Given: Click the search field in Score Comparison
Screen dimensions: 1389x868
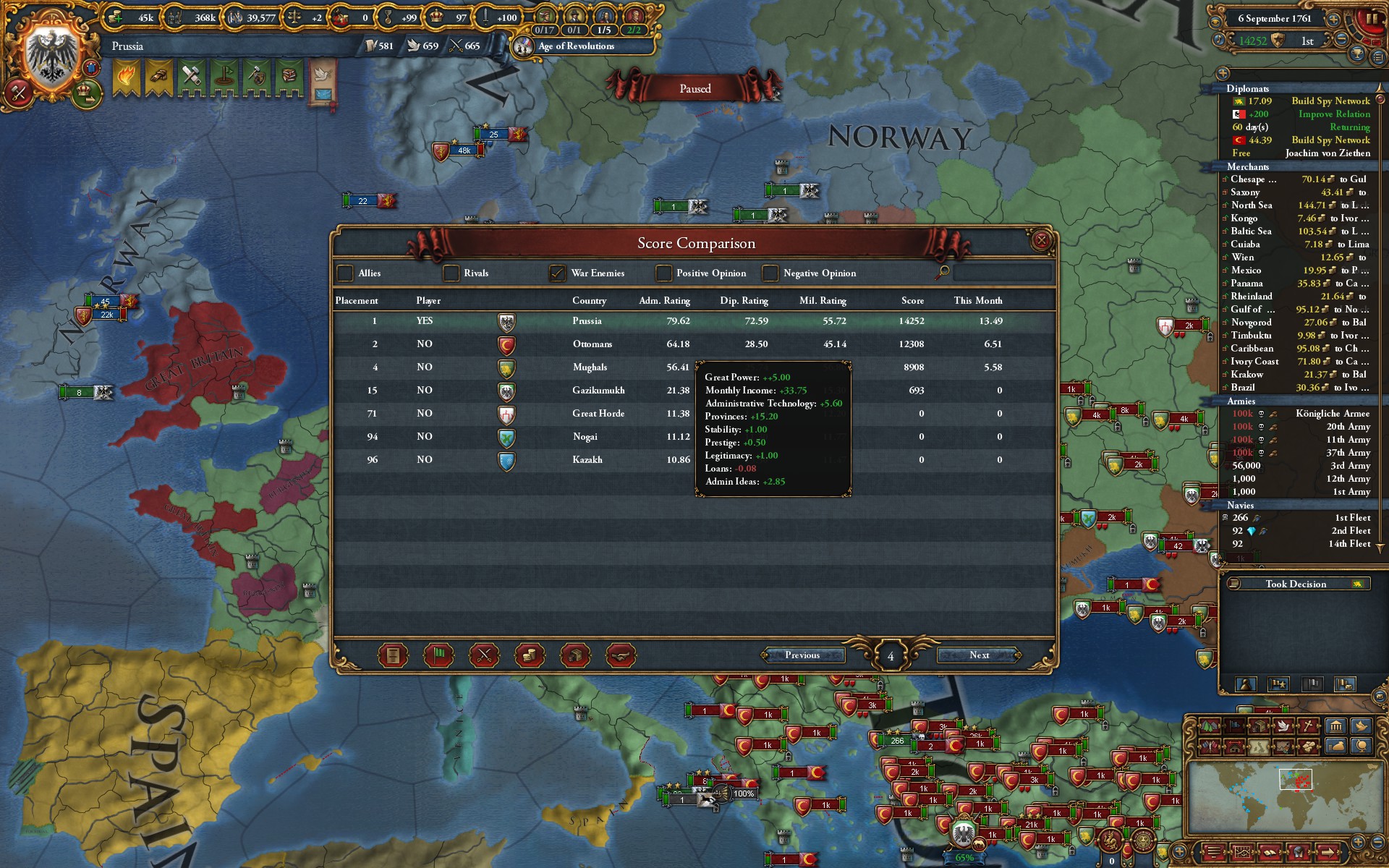Looking at the screenshot, I should click(x=1002, y=273).
